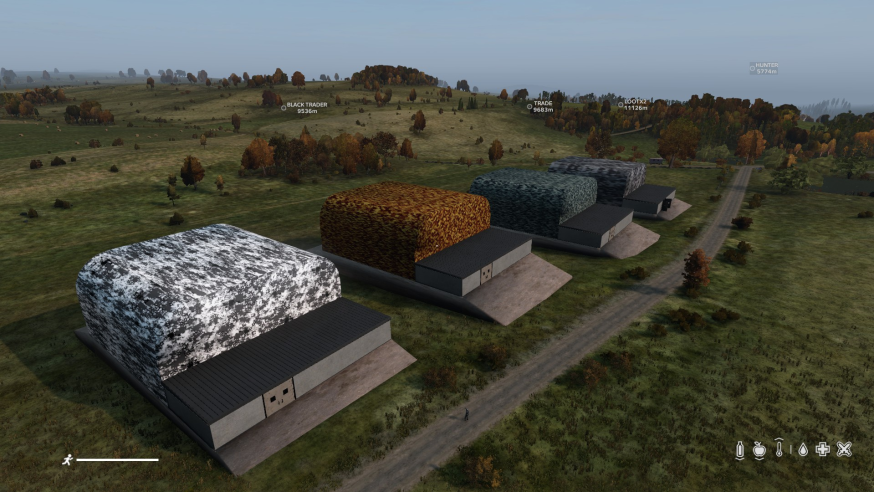This screenshot has width=874, height=492.
Task: Select the health cross icon
Action: click(822, 450)
